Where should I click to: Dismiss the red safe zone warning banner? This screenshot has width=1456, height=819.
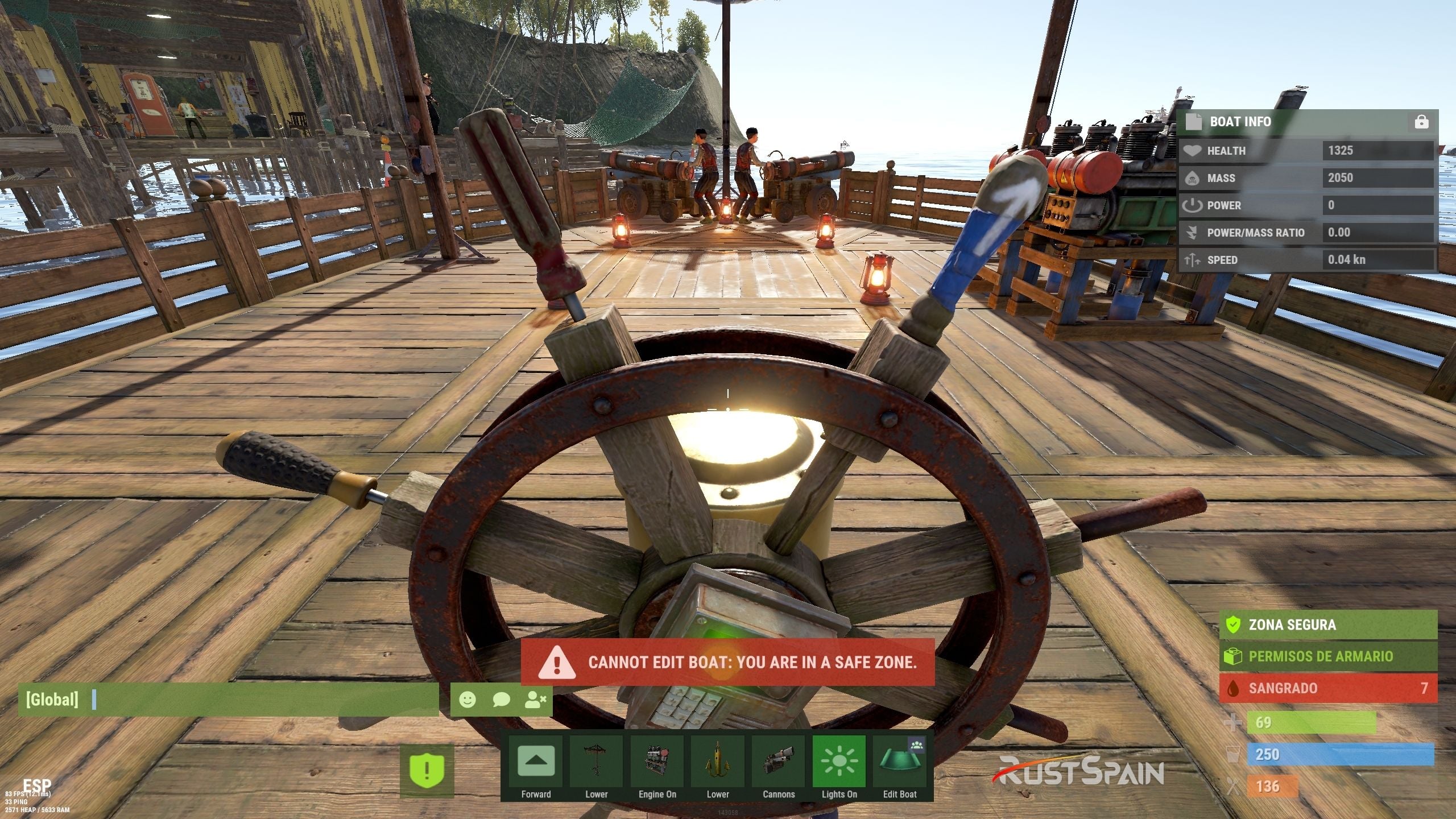tap(727, 662)
